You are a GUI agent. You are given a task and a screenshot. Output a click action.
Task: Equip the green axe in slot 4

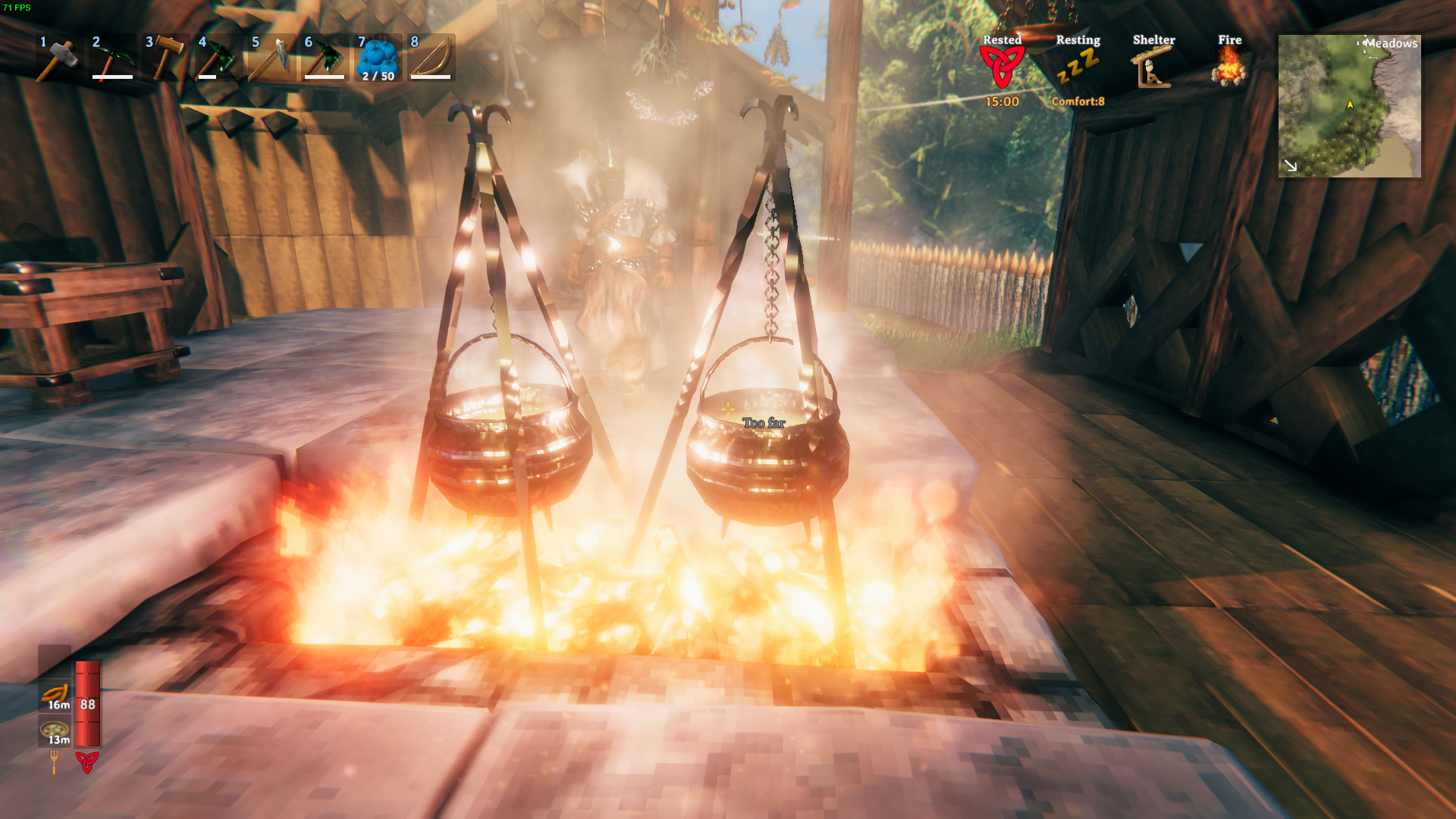[x=218, y=58]
